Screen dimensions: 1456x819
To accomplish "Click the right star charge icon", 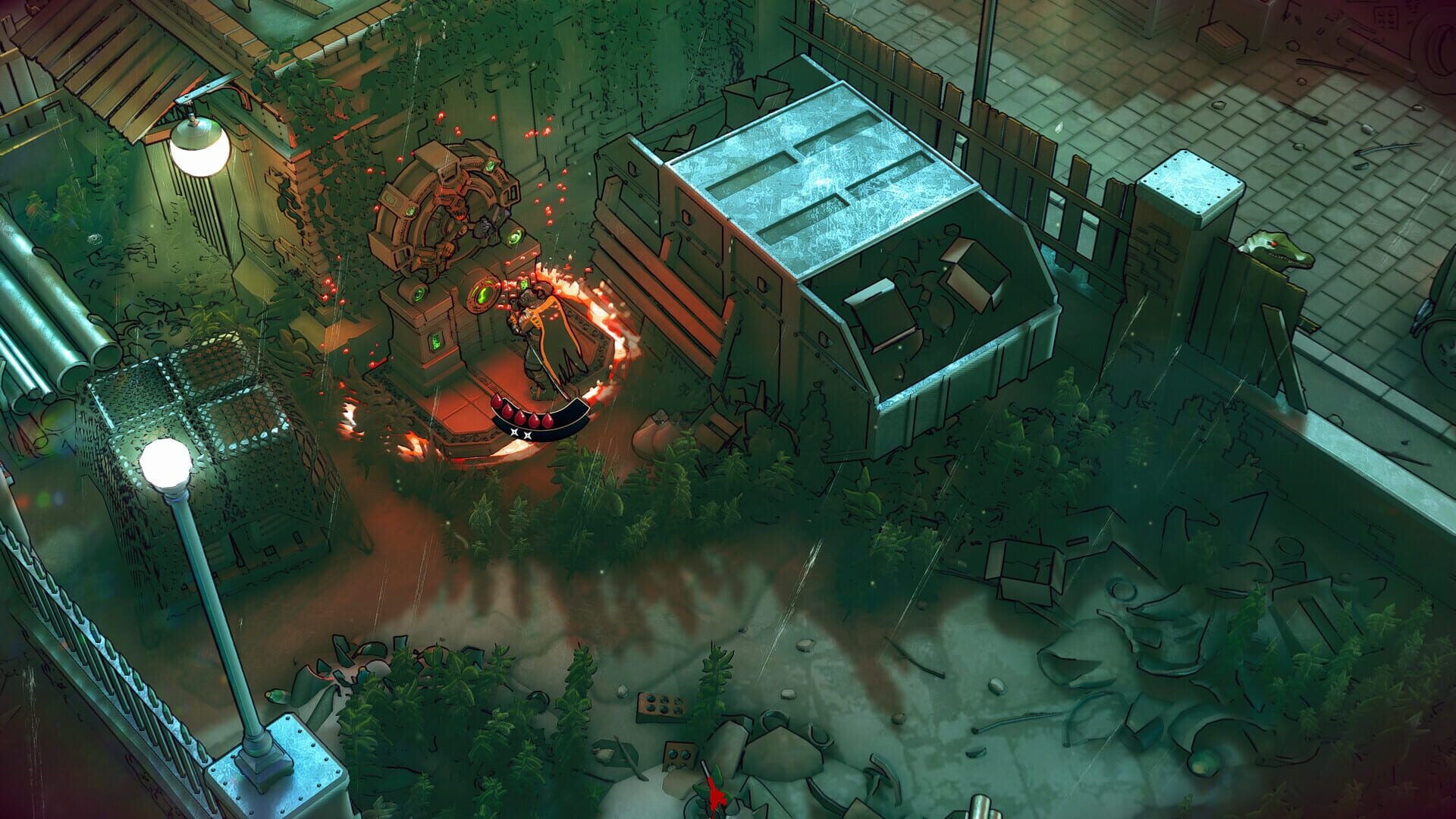I will (528, 435).
